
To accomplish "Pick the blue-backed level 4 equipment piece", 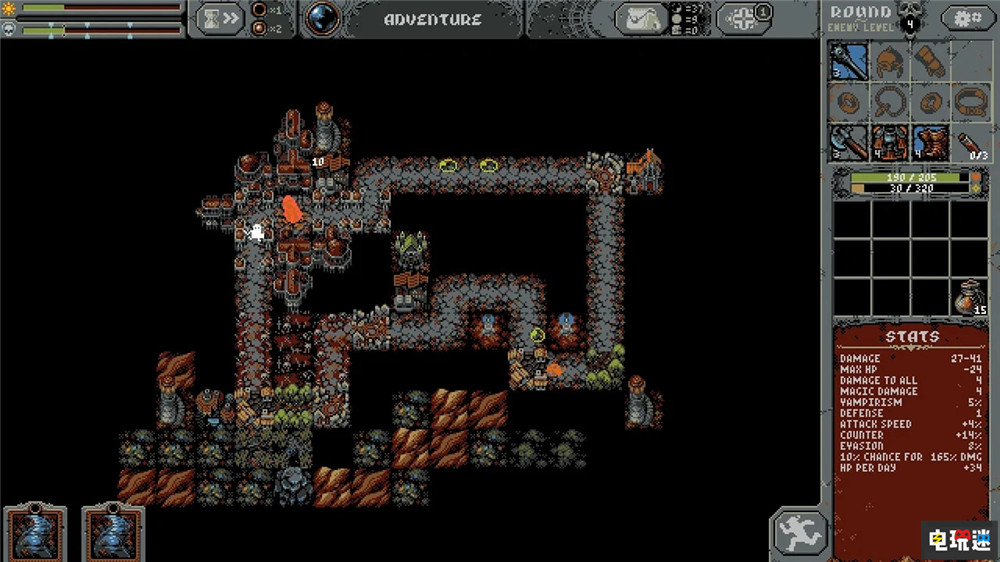I will point(929,142).
